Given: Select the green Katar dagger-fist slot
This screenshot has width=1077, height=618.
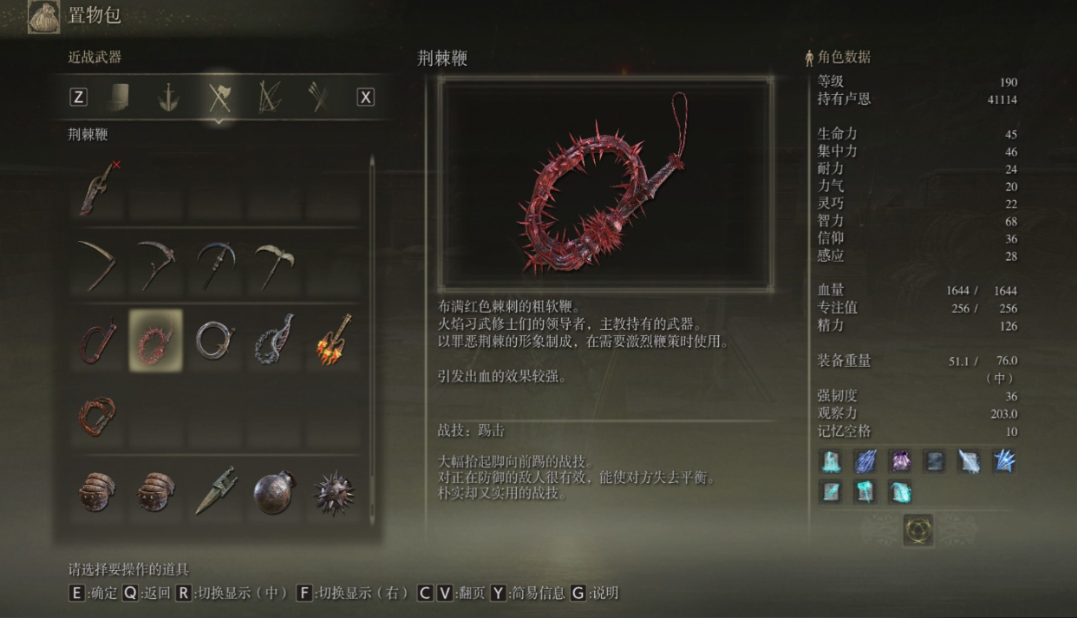Looking at the screenshot, I should click(x=213, y=491).
